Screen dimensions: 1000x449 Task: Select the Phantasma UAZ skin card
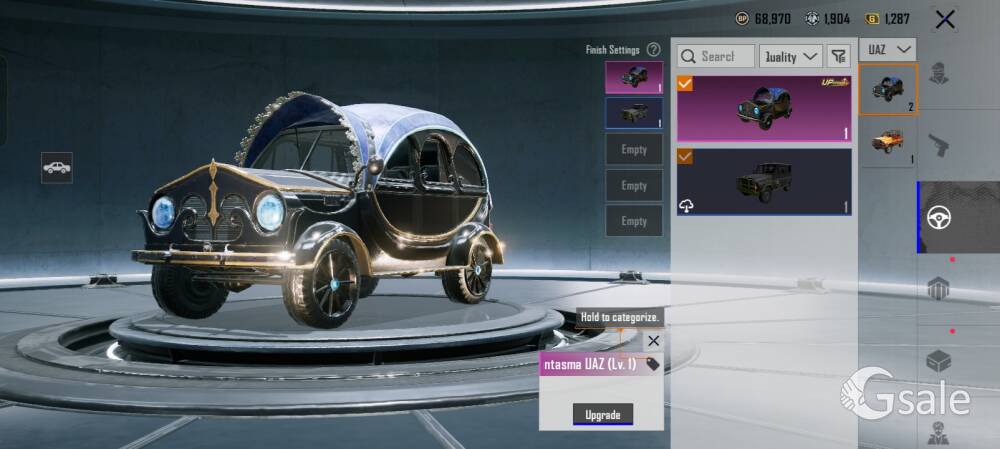pyautogui.click(x=764, y=107)
